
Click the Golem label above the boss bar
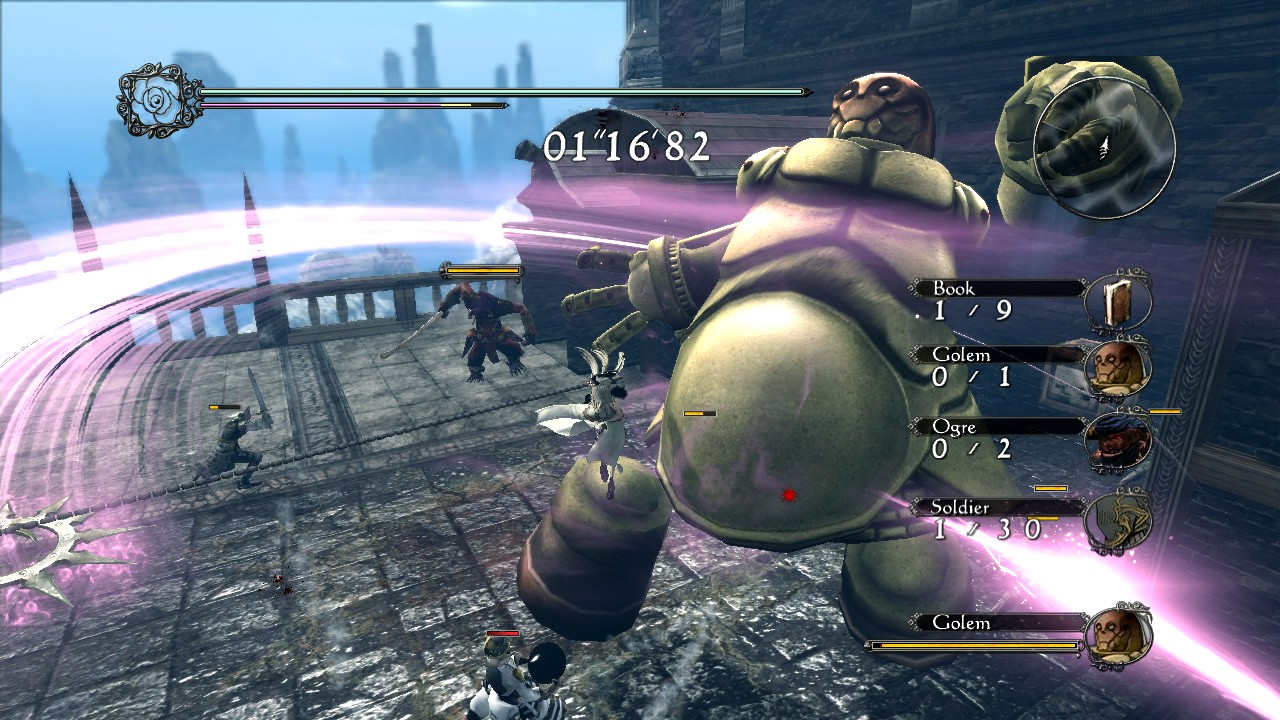tap(963, 622)
